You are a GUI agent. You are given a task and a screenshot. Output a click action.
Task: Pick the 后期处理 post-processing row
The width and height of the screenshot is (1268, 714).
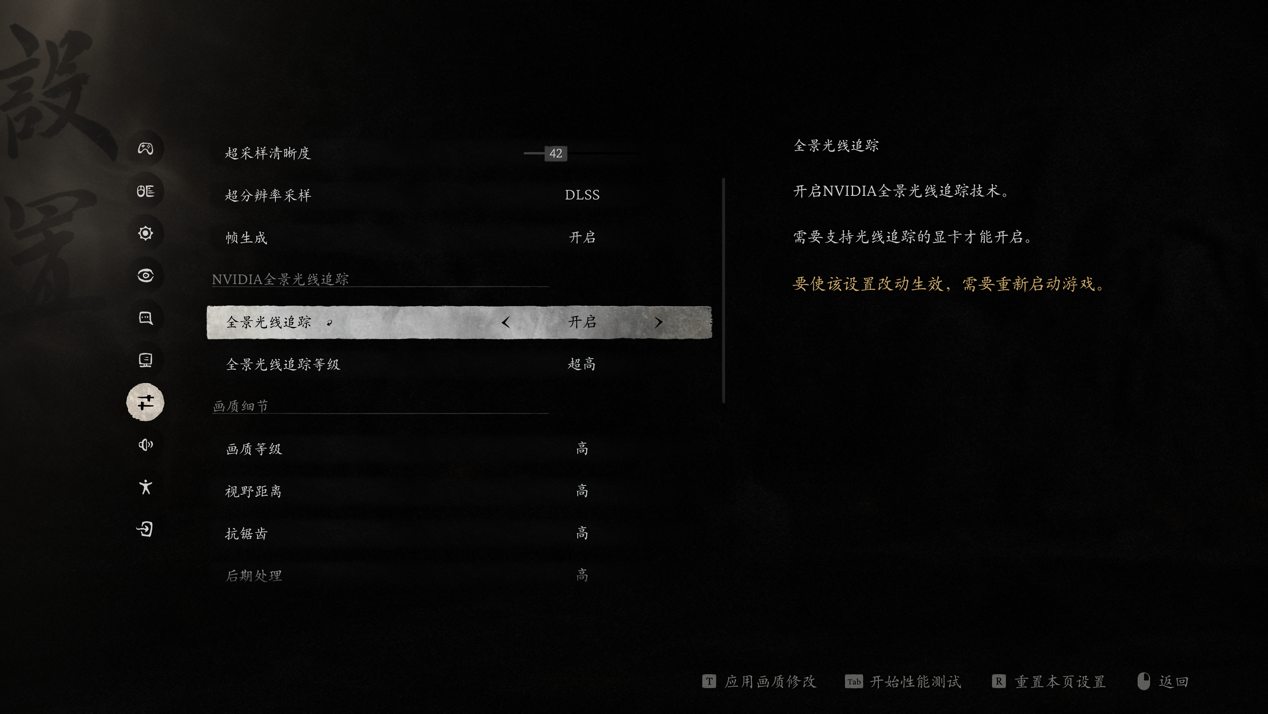[458, 575]
